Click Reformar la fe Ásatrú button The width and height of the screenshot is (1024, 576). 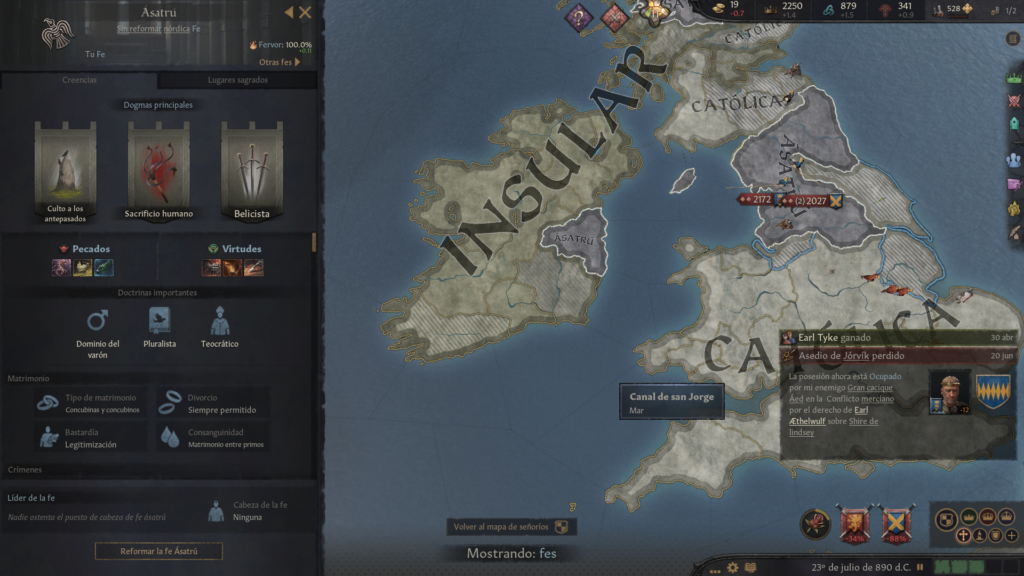click(x=158, y=551)
